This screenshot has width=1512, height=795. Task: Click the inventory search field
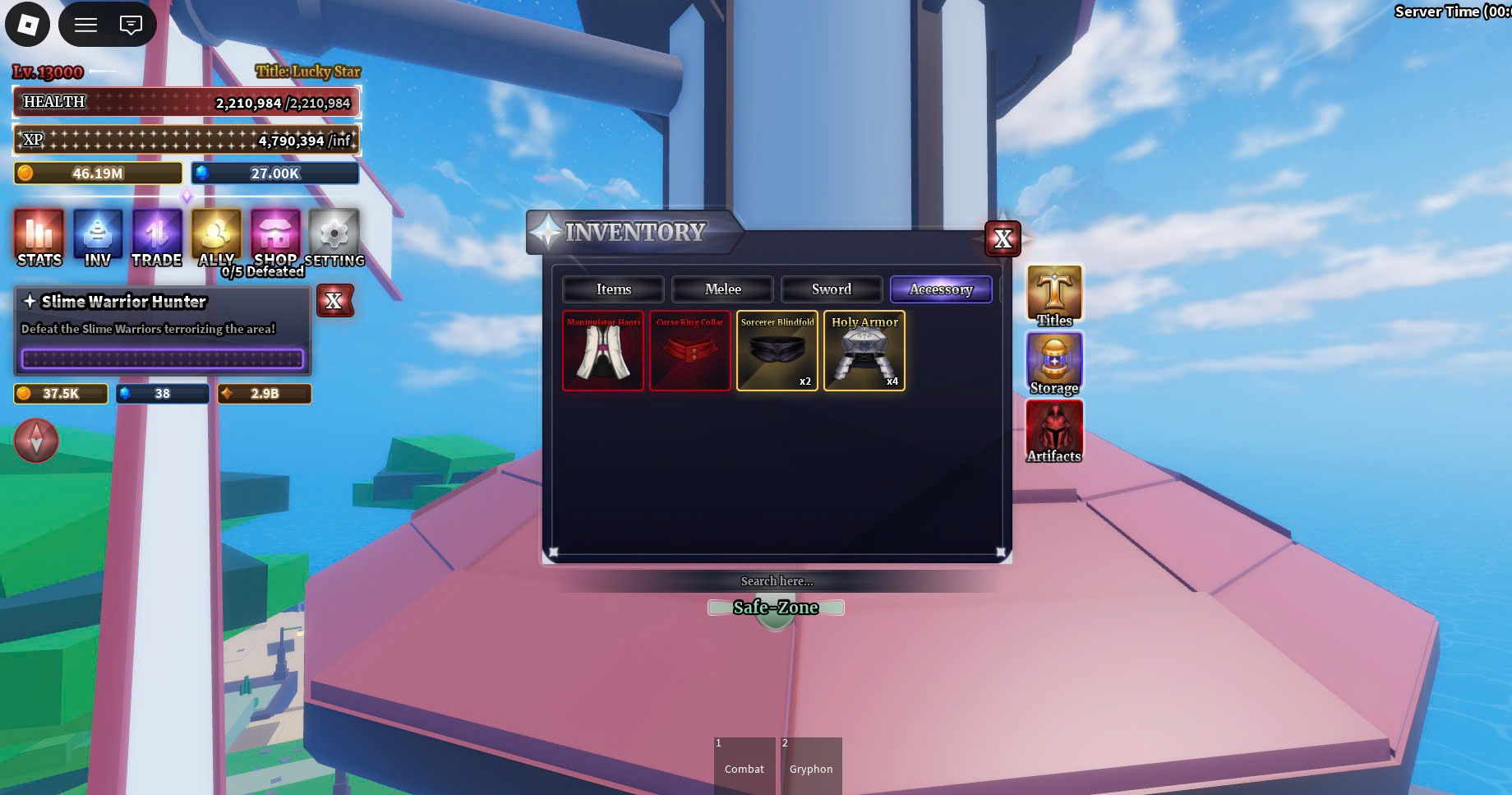(777, 581)
